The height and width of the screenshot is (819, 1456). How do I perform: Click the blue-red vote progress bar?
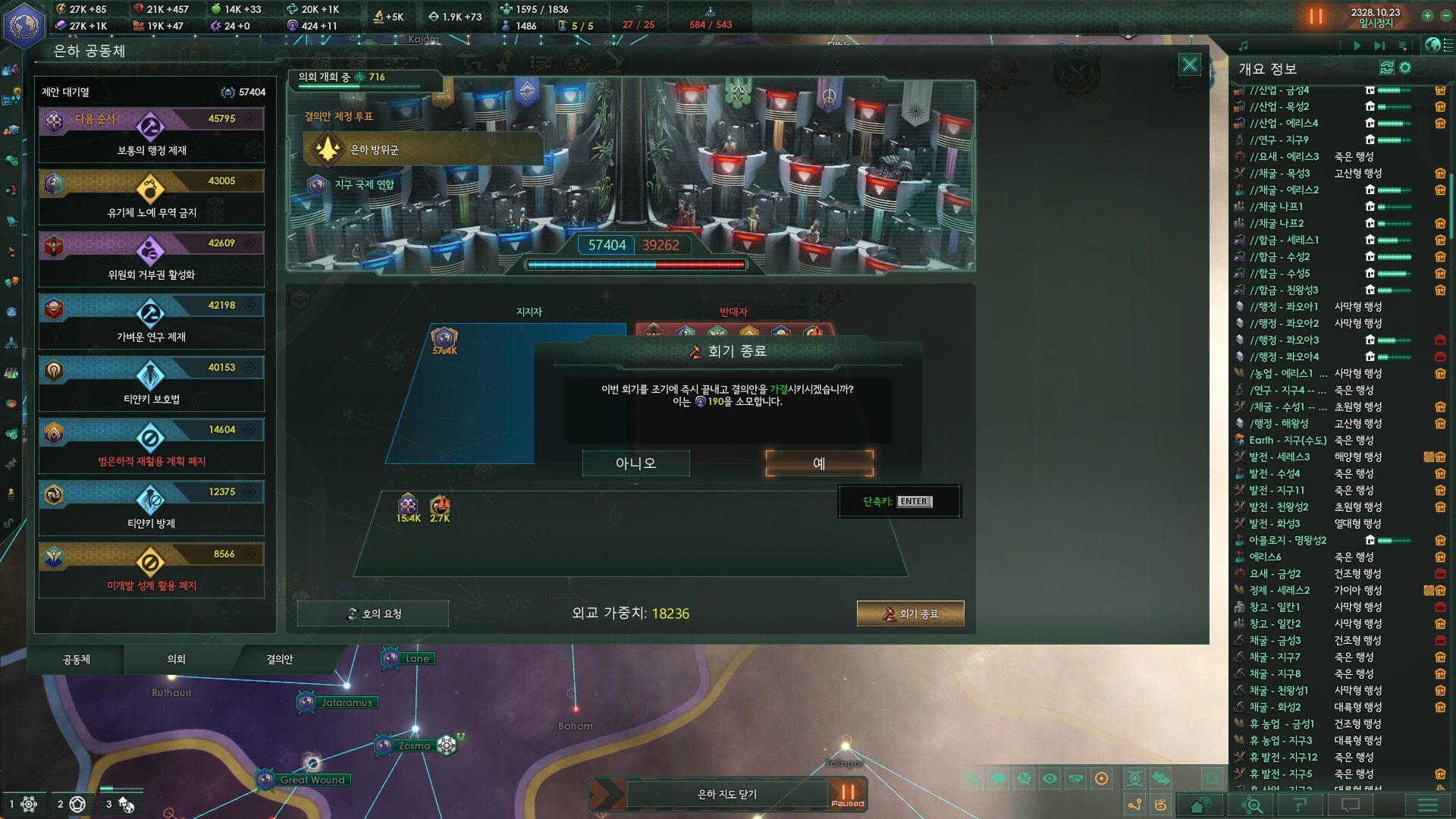tap(637, 264)
